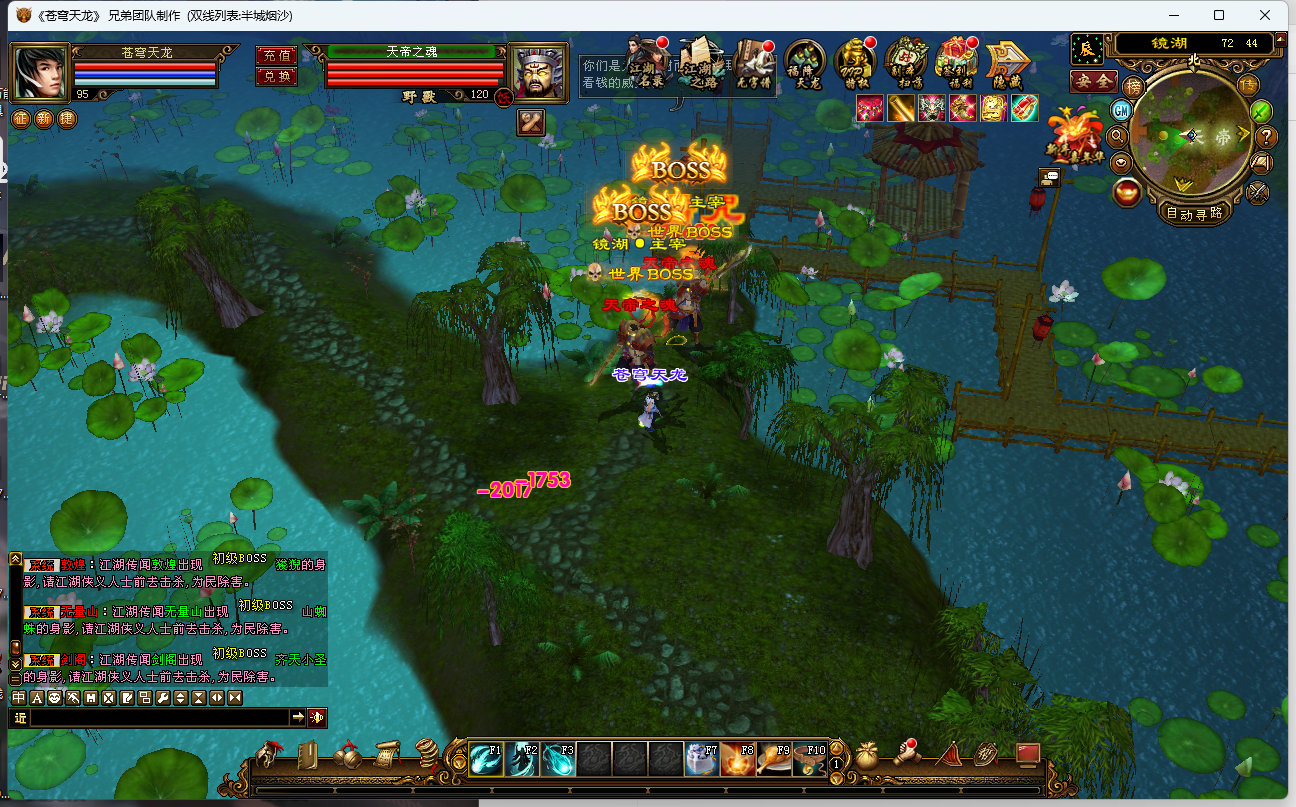This screenshot has height=807, width=1296.
Task: Maximize the game window
Action: tap(1219, 15)
